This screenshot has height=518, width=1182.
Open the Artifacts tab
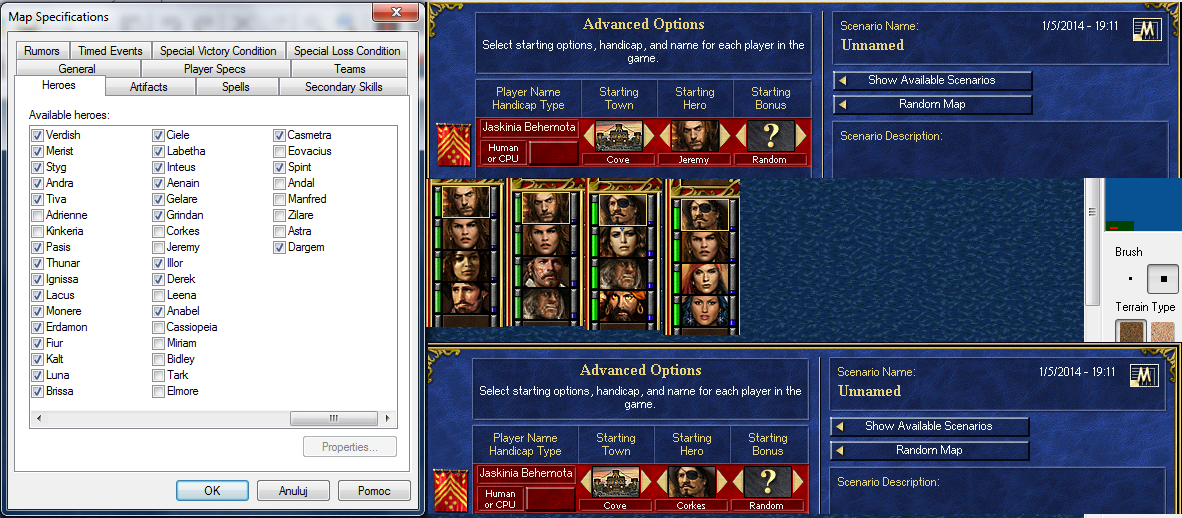[149, 87]
